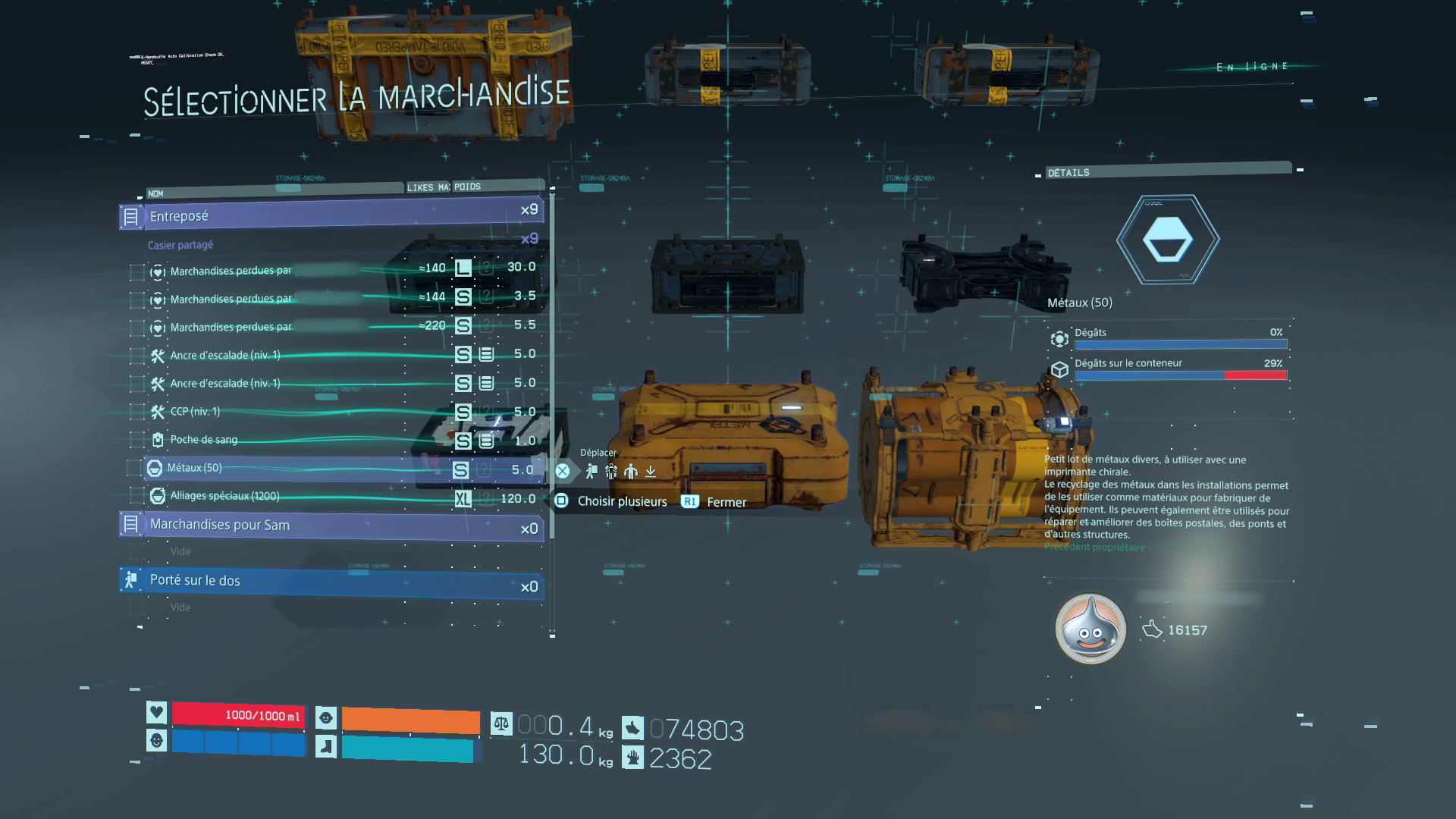
Task: Sort list by LIKES MAX column
Action: click(x=428, y=187)
